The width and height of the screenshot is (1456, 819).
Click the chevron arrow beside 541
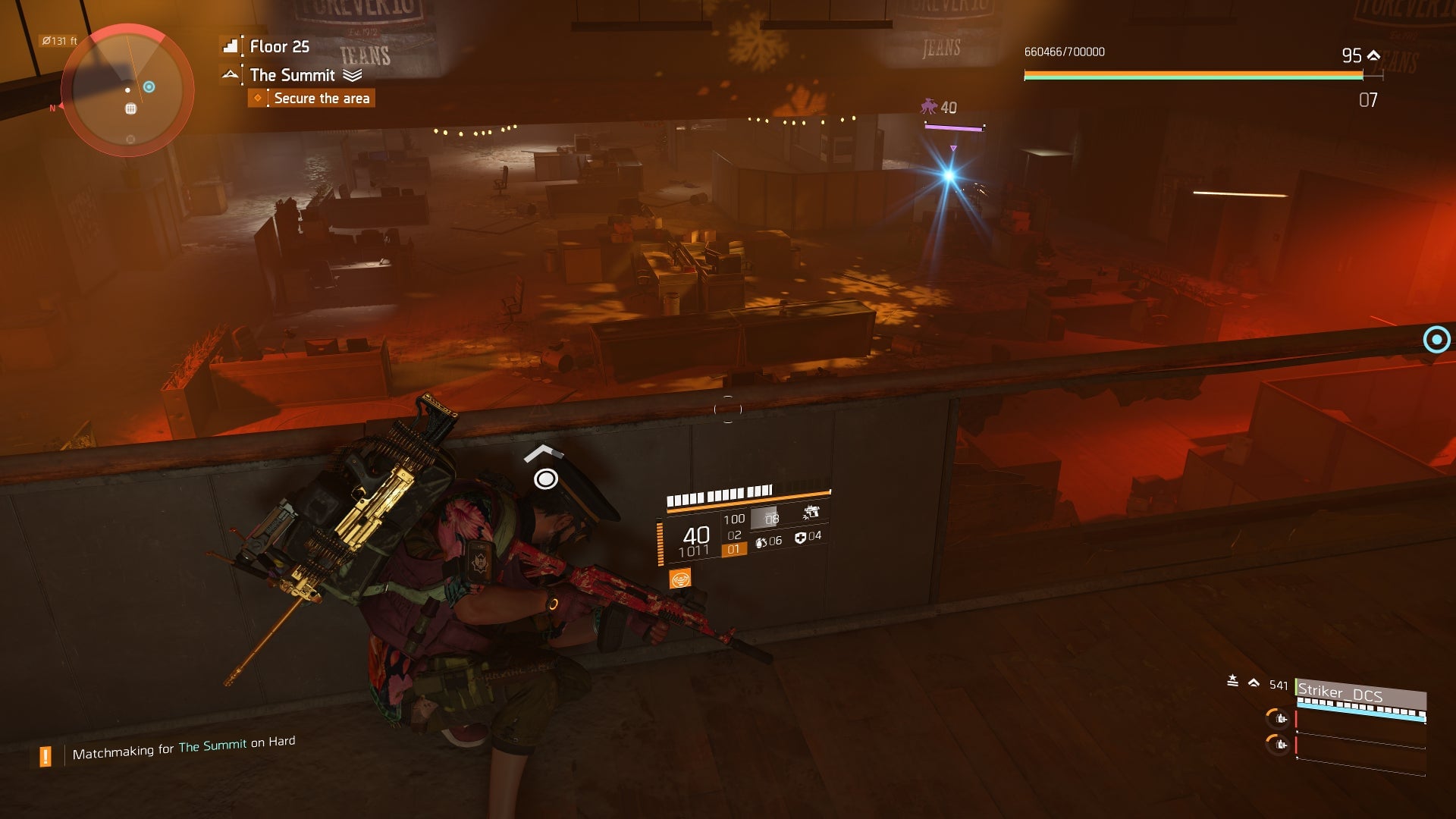pyautogui.click(x=1254, y=684)
